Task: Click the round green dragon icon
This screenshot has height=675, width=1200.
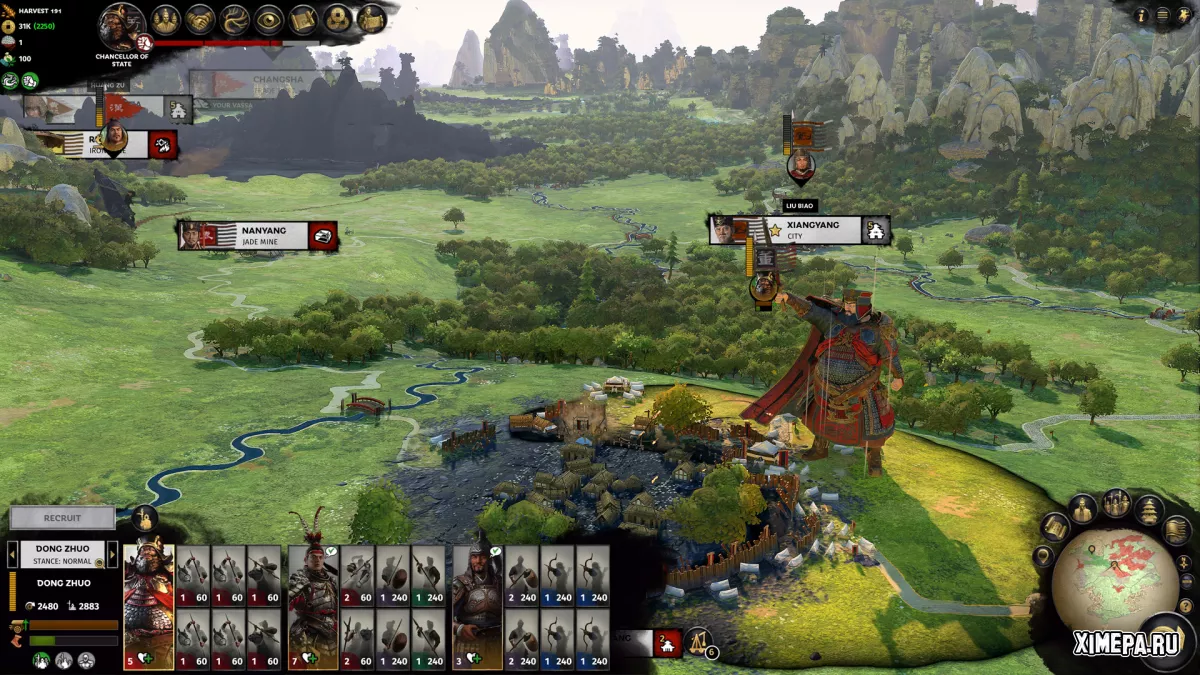Action: [x=10, y=81]
